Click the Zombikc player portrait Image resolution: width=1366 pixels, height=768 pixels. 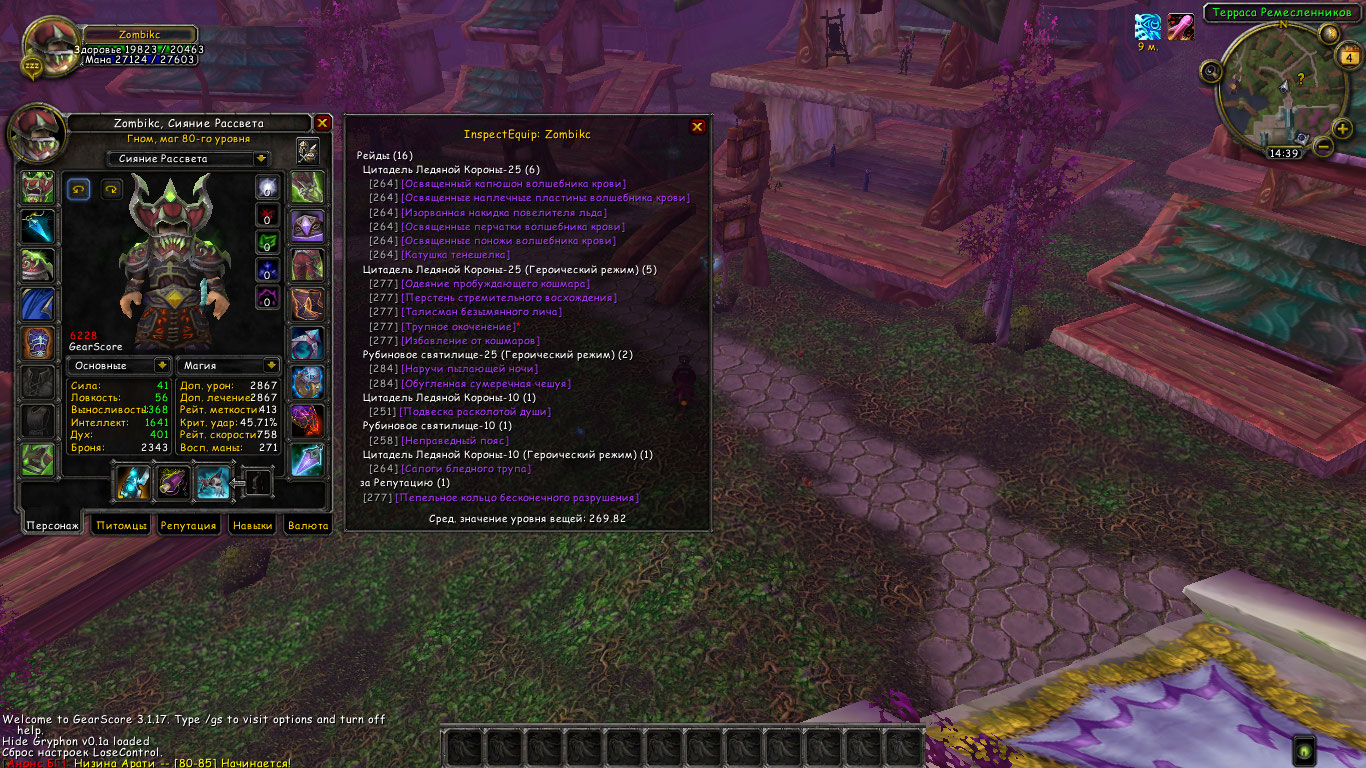pos(46,45)
